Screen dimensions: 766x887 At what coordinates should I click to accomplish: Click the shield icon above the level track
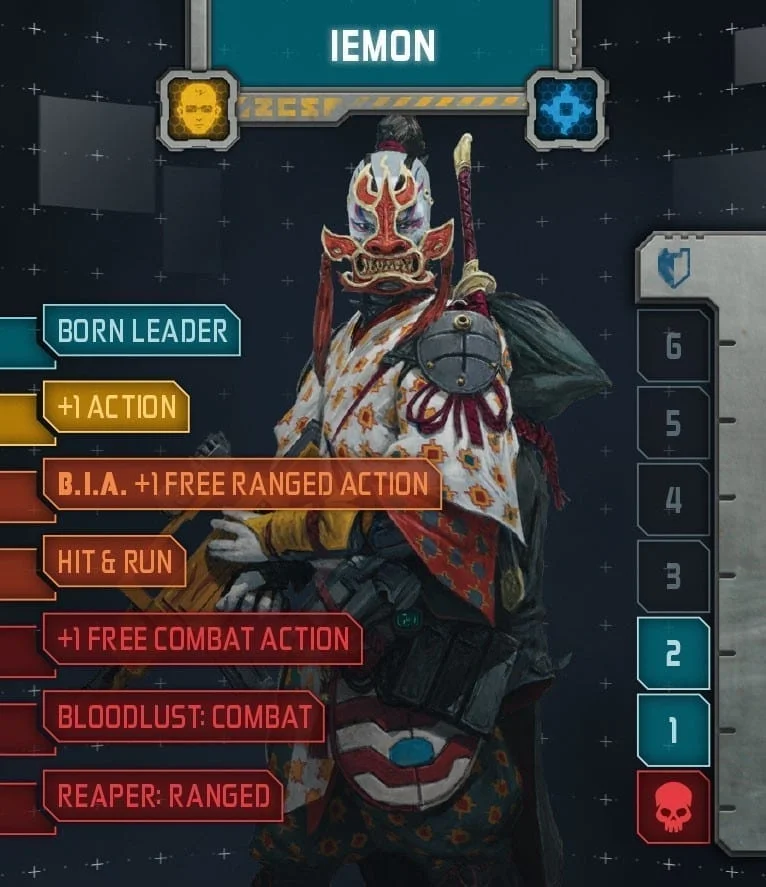pyautogui.click(x=673, y=268)
